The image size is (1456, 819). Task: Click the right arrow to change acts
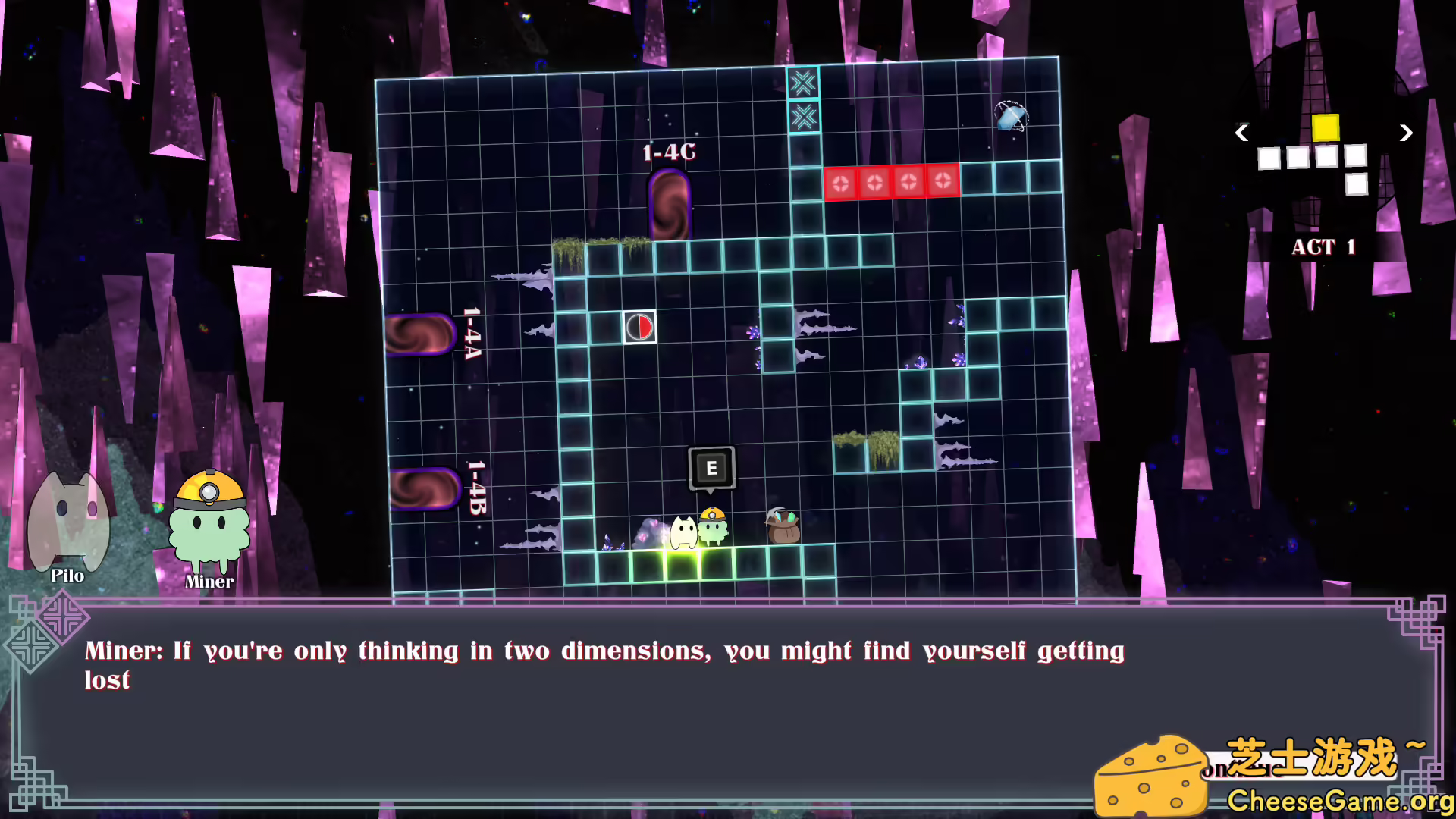pyautogui.click(x=1407, y=133)
